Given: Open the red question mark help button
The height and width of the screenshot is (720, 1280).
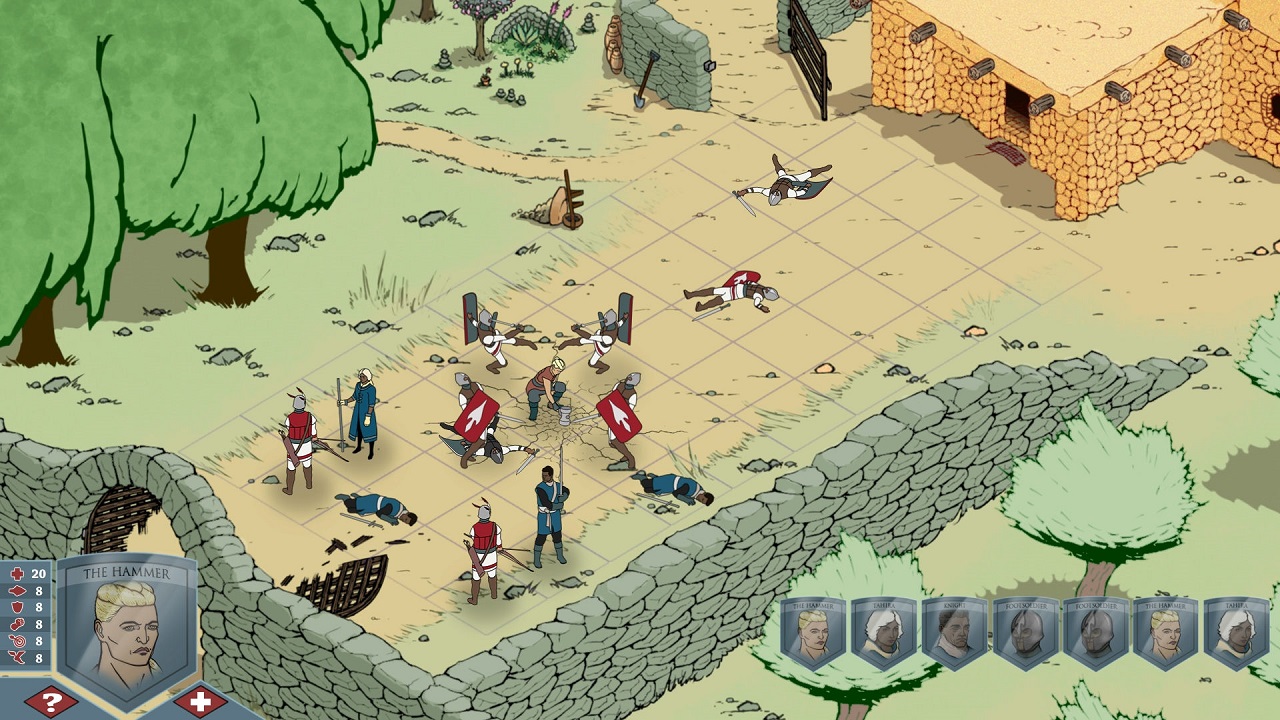Looking at the screenshot, I should click(51, 701).
